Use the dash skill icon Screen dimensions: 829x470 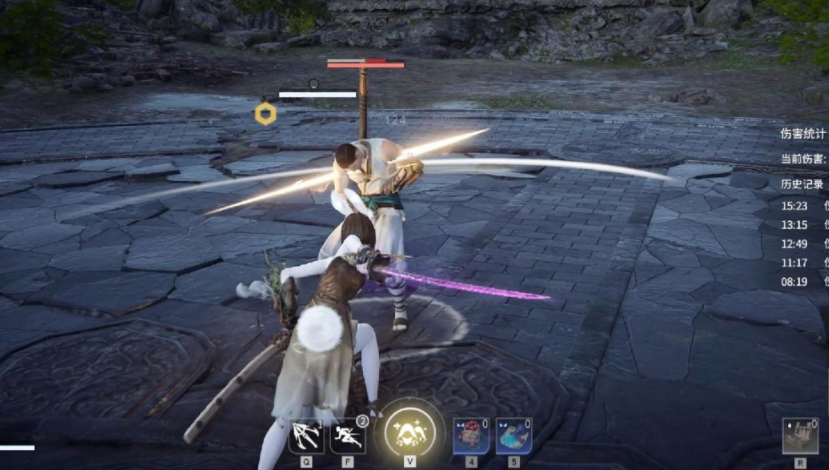[x=348, y=436]
